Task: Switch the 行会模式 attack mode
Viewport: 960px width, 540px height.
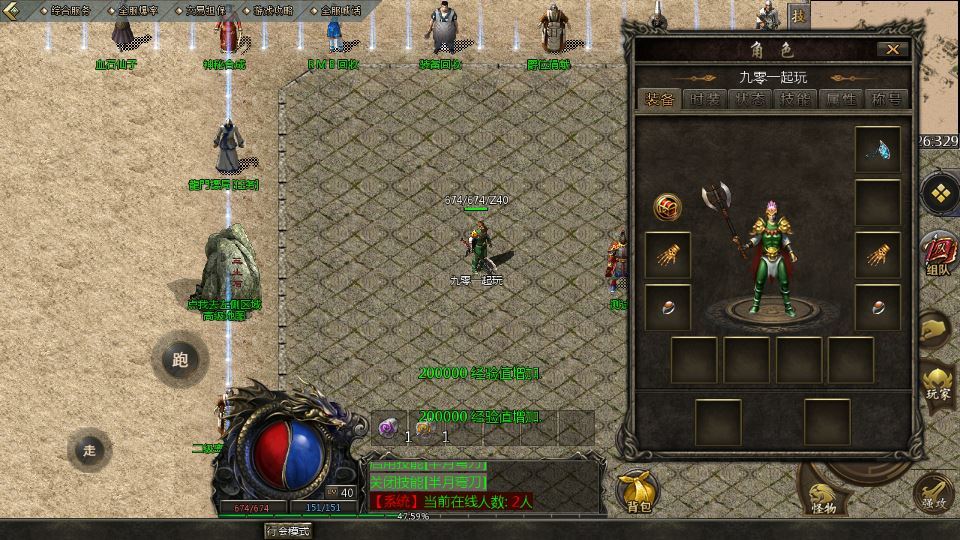Action: tap(287, 531)
